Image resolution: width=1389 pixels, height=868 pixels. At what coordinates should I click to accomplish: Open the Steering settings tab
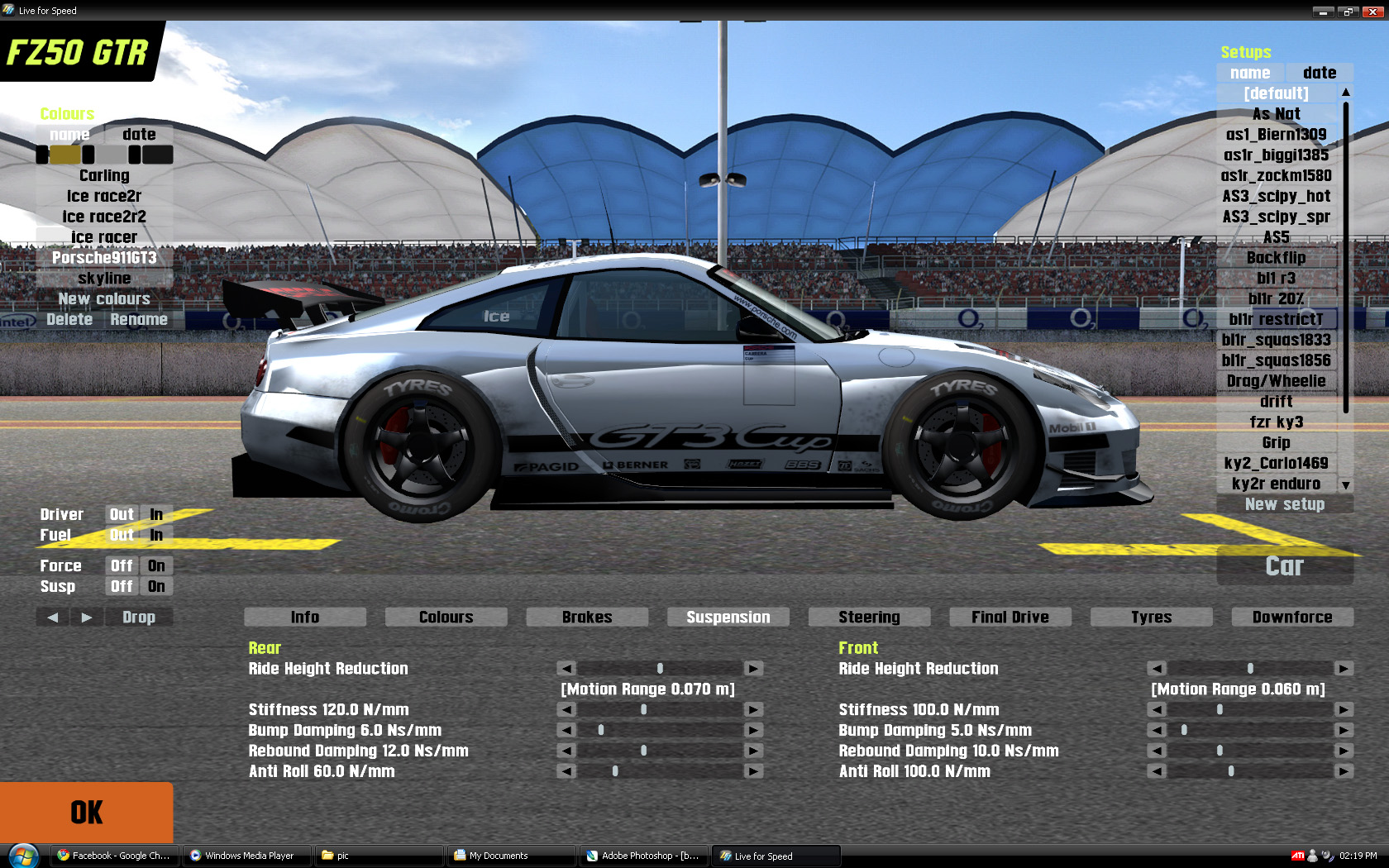[x=869, y=617]
